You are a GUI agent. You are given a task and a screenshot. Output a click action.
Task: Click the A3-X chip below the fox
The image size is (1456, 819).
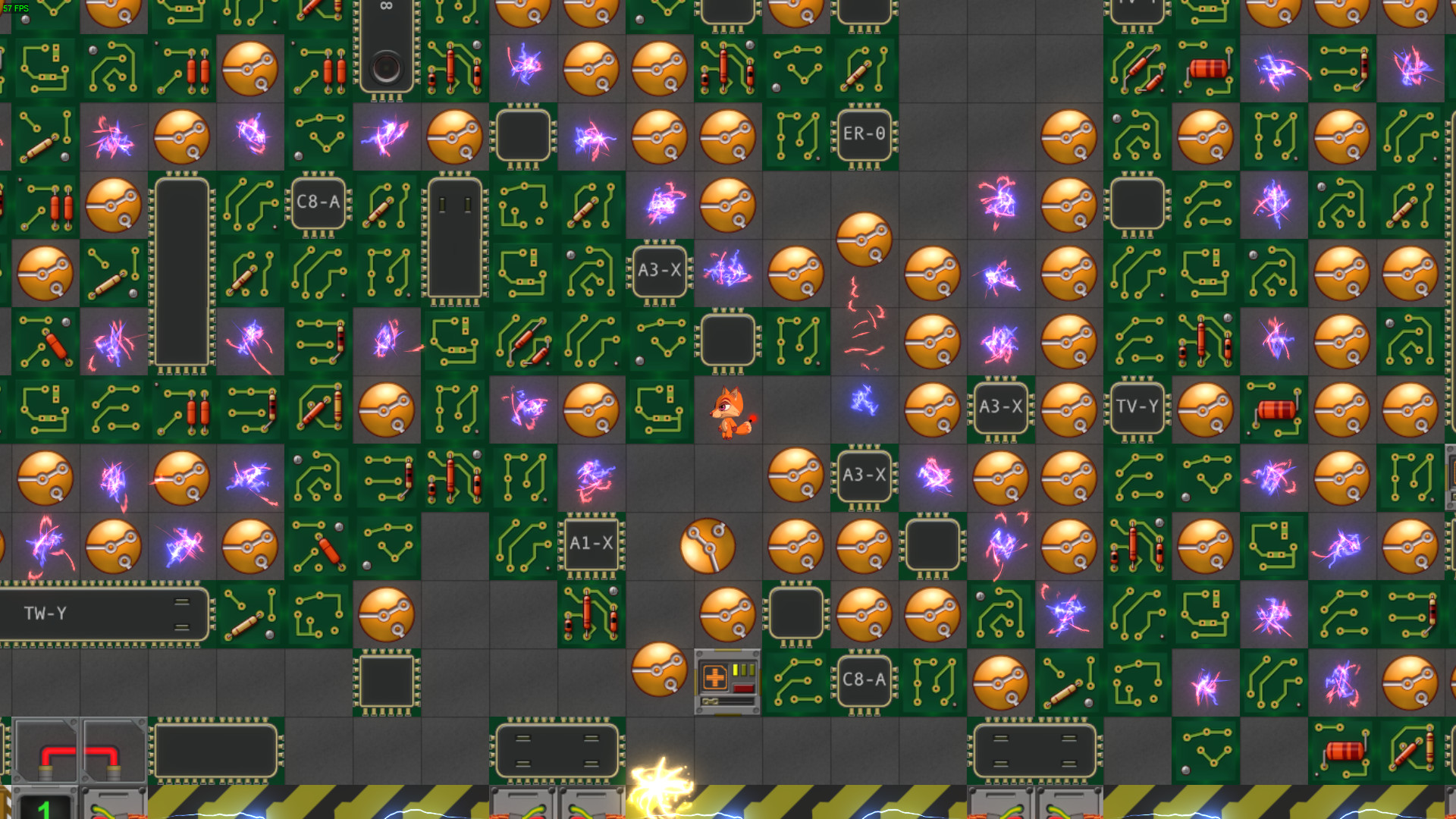(864, 476)
